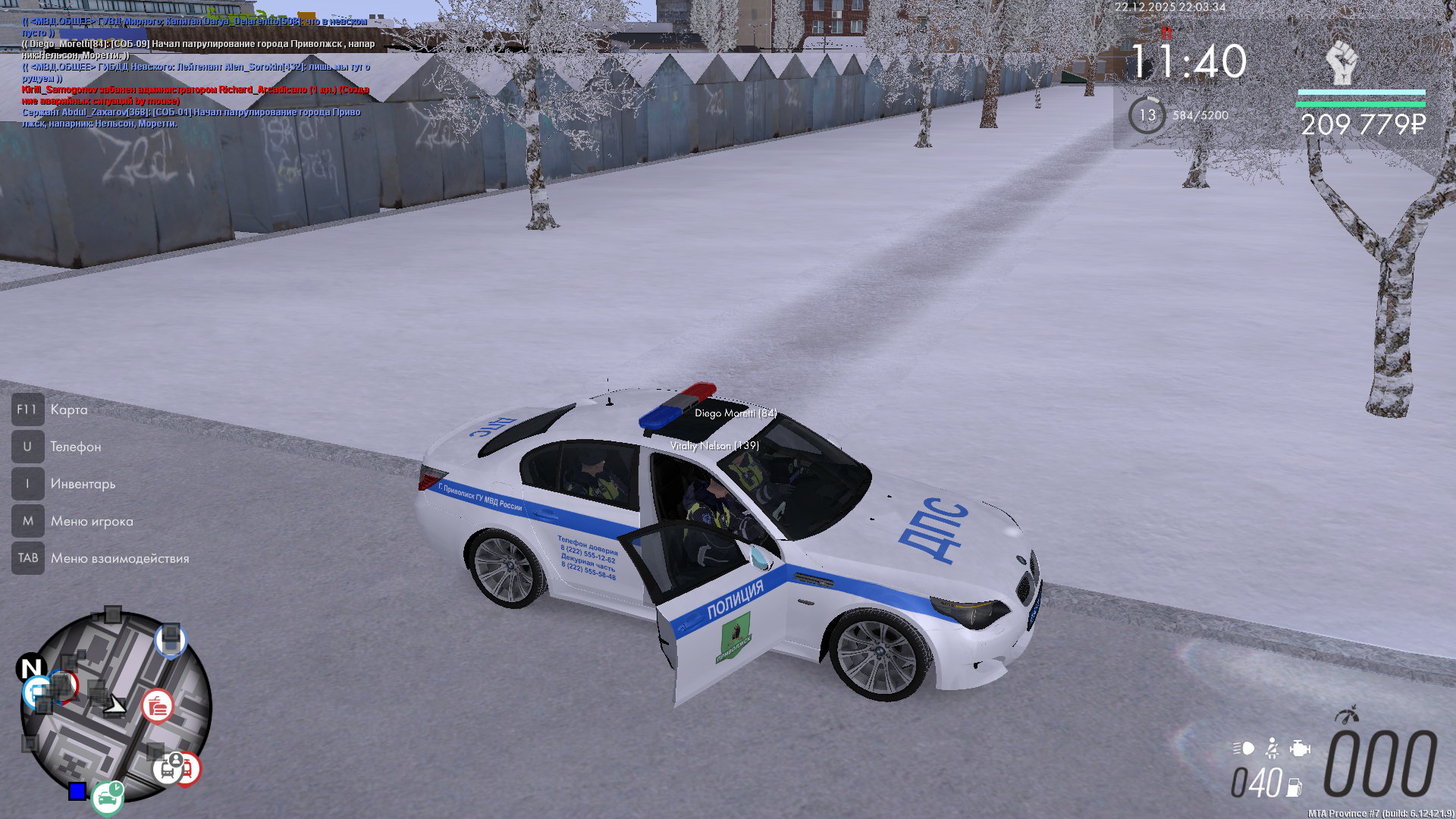This screenshot has width=1456, height=819.
Task: Click the circular minimap
Action: [x=115, y=708]
